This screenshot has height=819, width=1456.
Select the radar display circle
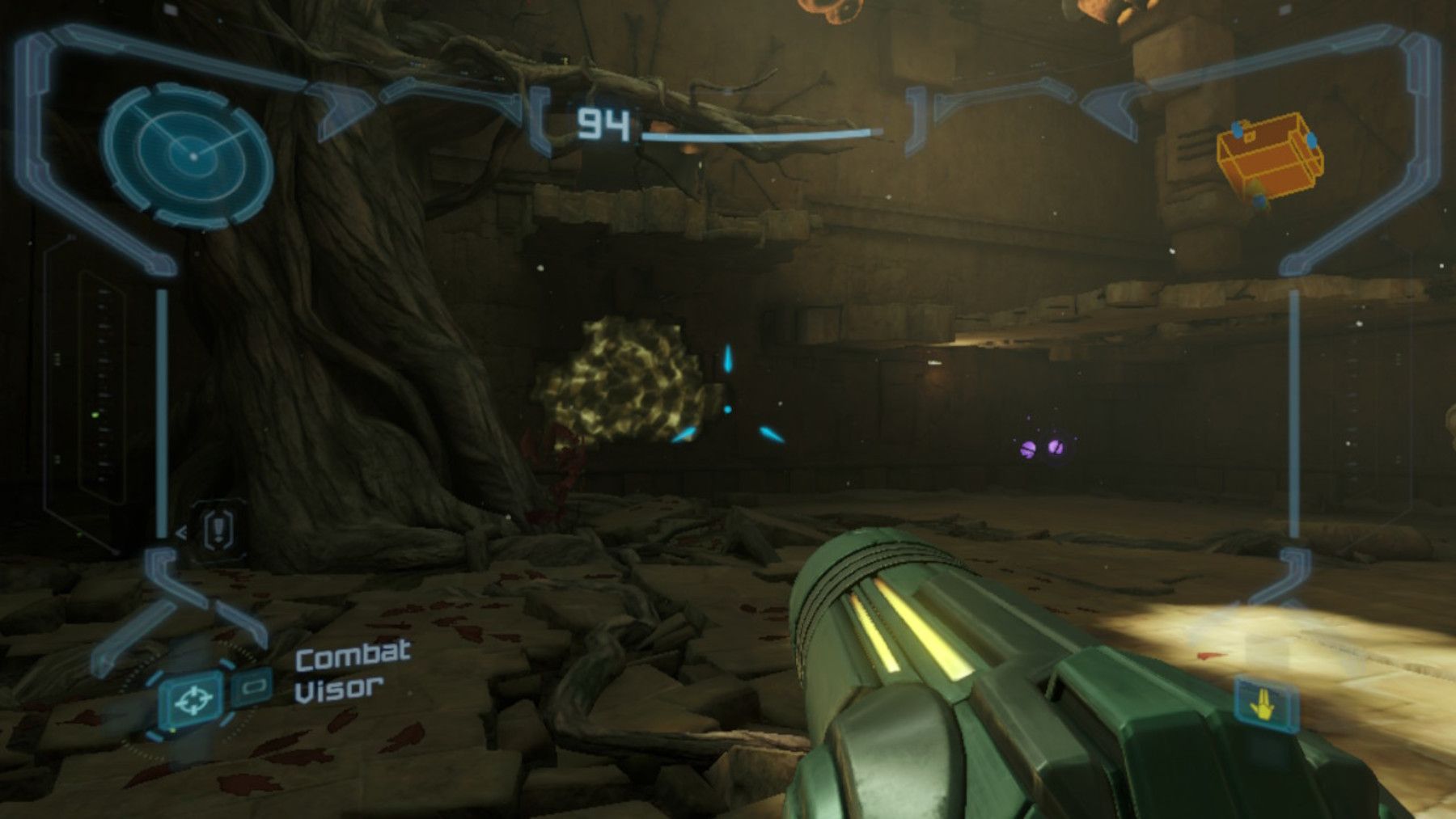coord(192,155)
